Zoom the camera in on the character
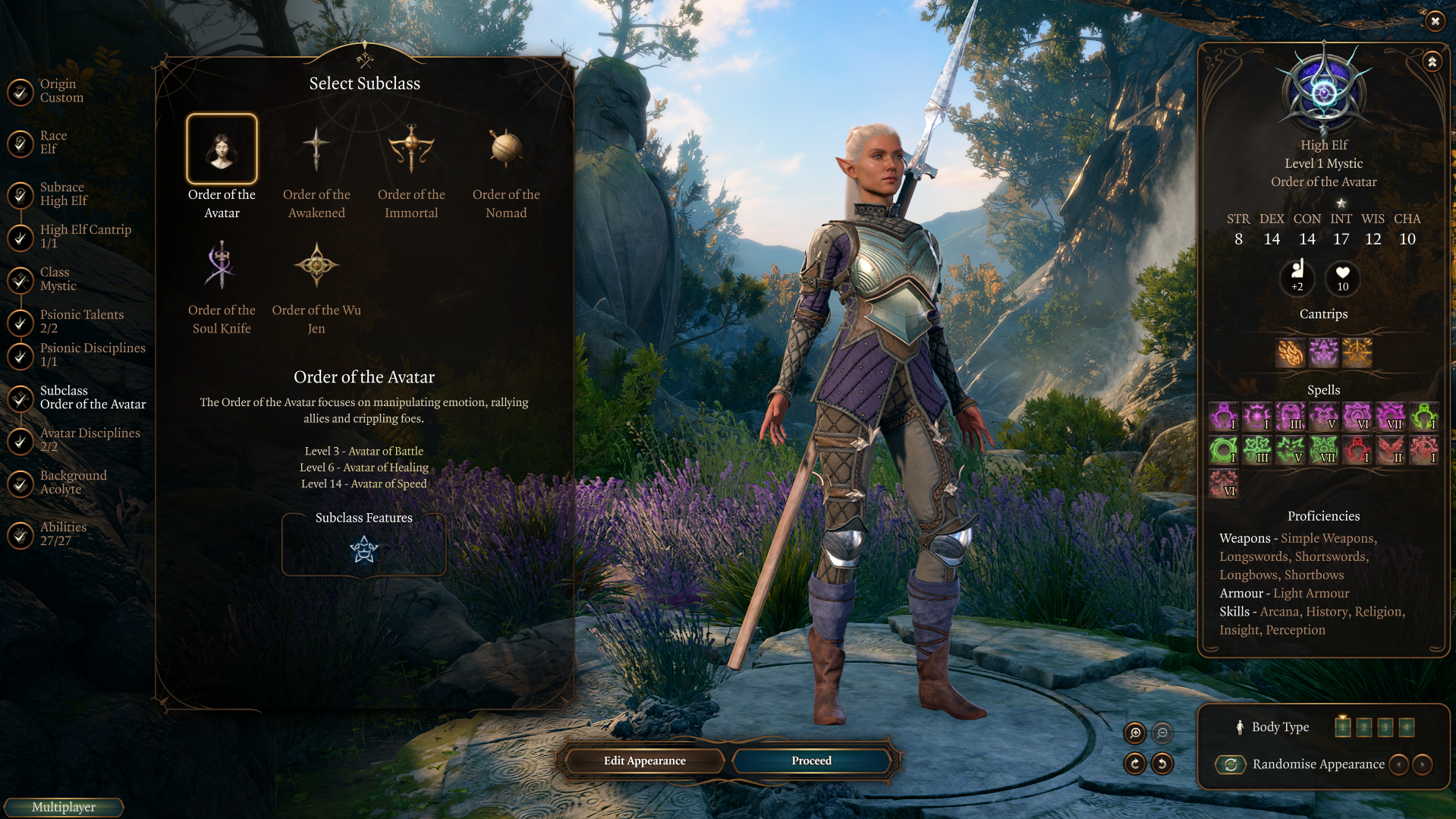This screenshot has height=819, width=1456. point(1135,732)
